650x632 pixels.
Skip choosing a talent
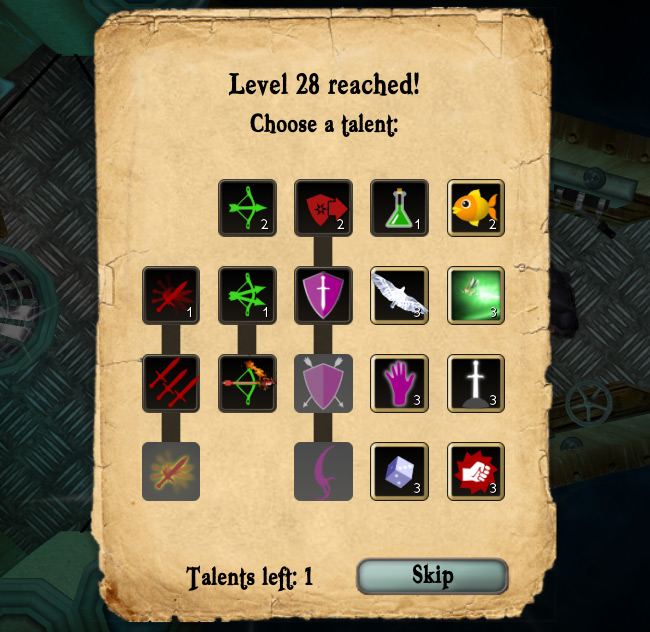point(432,576)
